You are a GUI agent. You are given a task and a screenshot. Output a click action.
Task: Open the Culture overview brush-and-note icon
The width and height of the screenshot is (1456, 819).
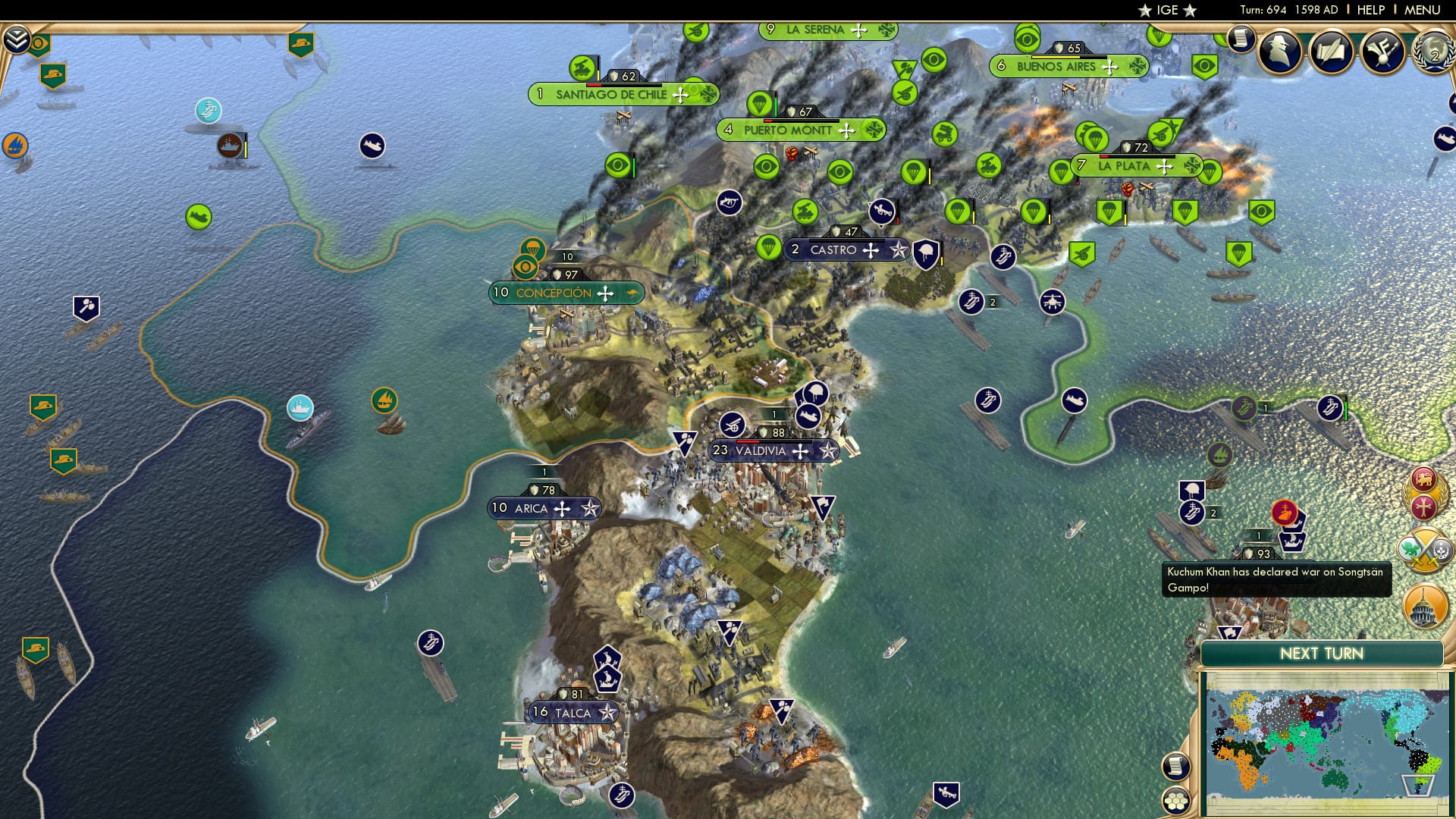(x=1383, y=52)
